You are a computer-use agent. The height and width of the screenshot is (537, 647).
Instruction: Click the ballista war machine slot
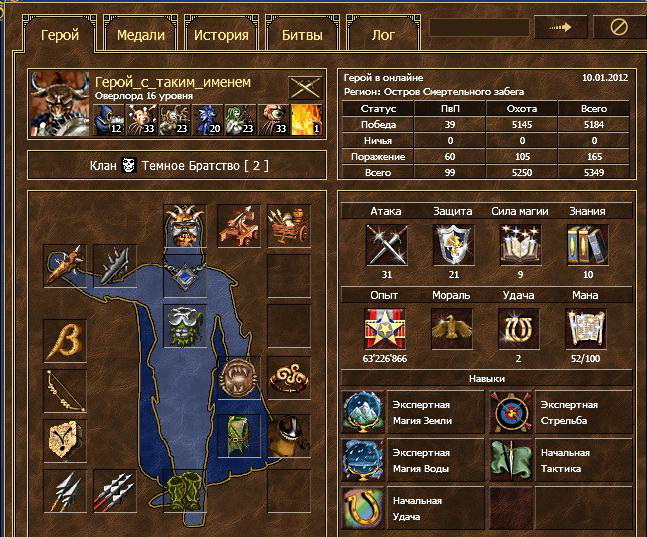(236, 226)
